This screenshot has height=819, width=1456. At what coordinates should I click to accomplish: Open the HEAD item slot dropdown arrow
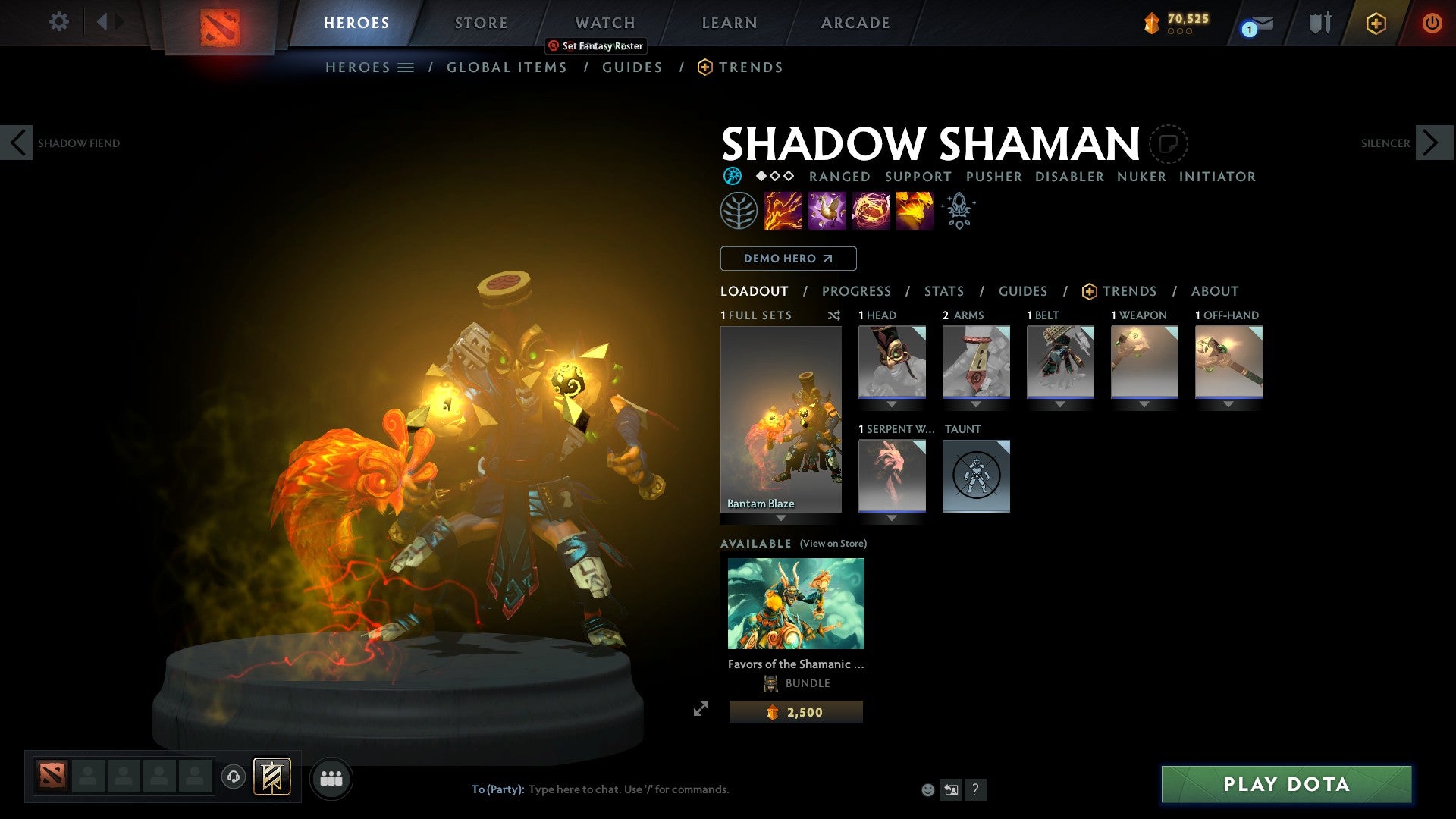[892, 404]
